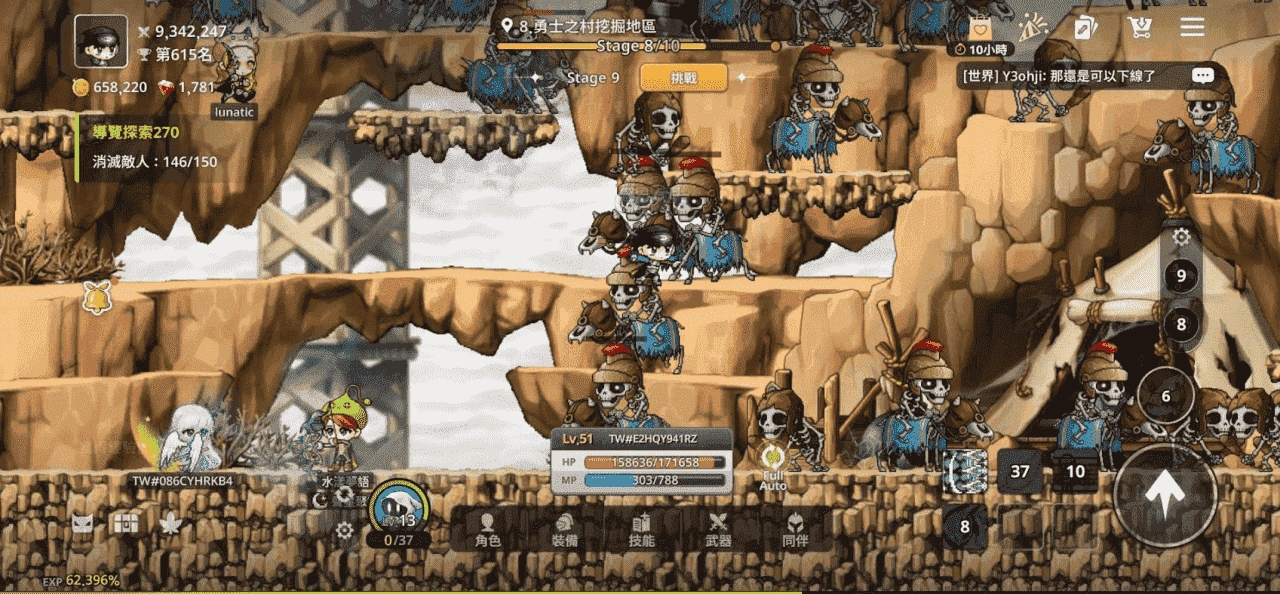This screenshot has height=594, width=1280.
Task: Open the party popper event icon
Action: pos(1031,28)
